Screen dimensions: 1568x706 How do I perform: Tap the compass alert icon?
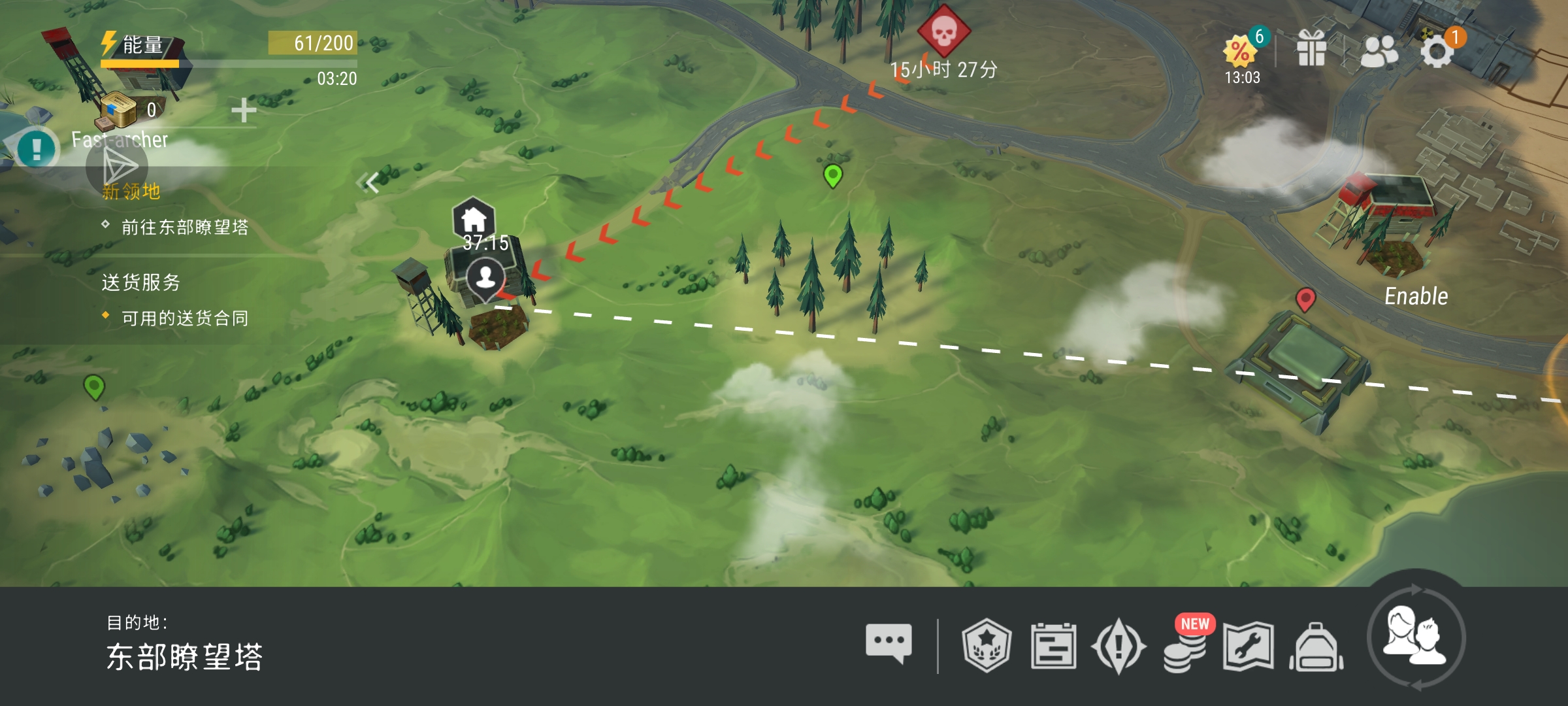pos(1119,646)
